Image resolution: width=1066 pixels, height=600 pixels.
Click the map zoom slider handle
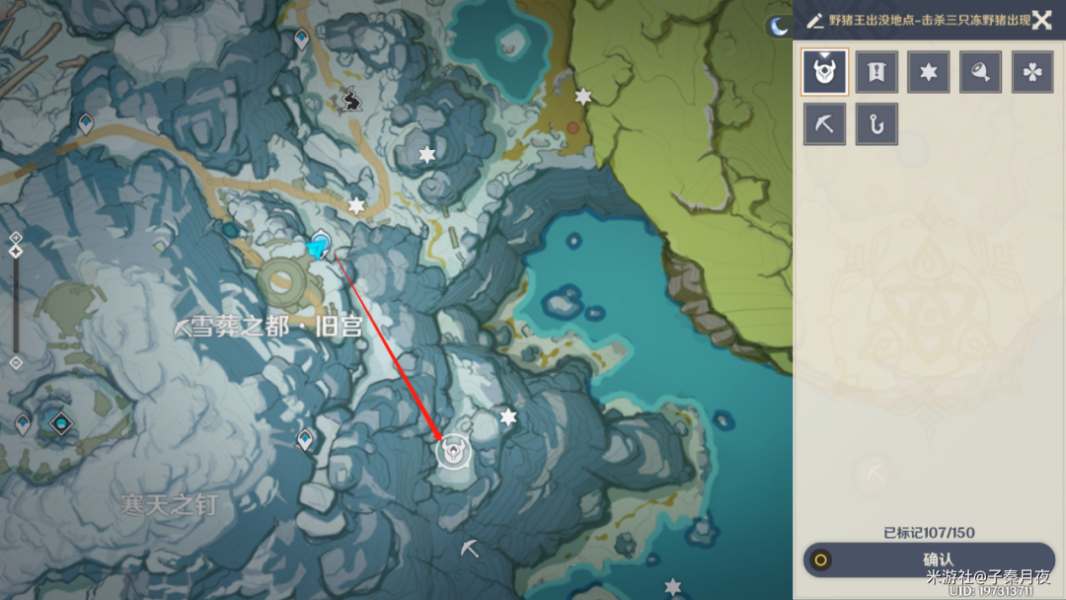pyautogui.click(x=15, y=251)
